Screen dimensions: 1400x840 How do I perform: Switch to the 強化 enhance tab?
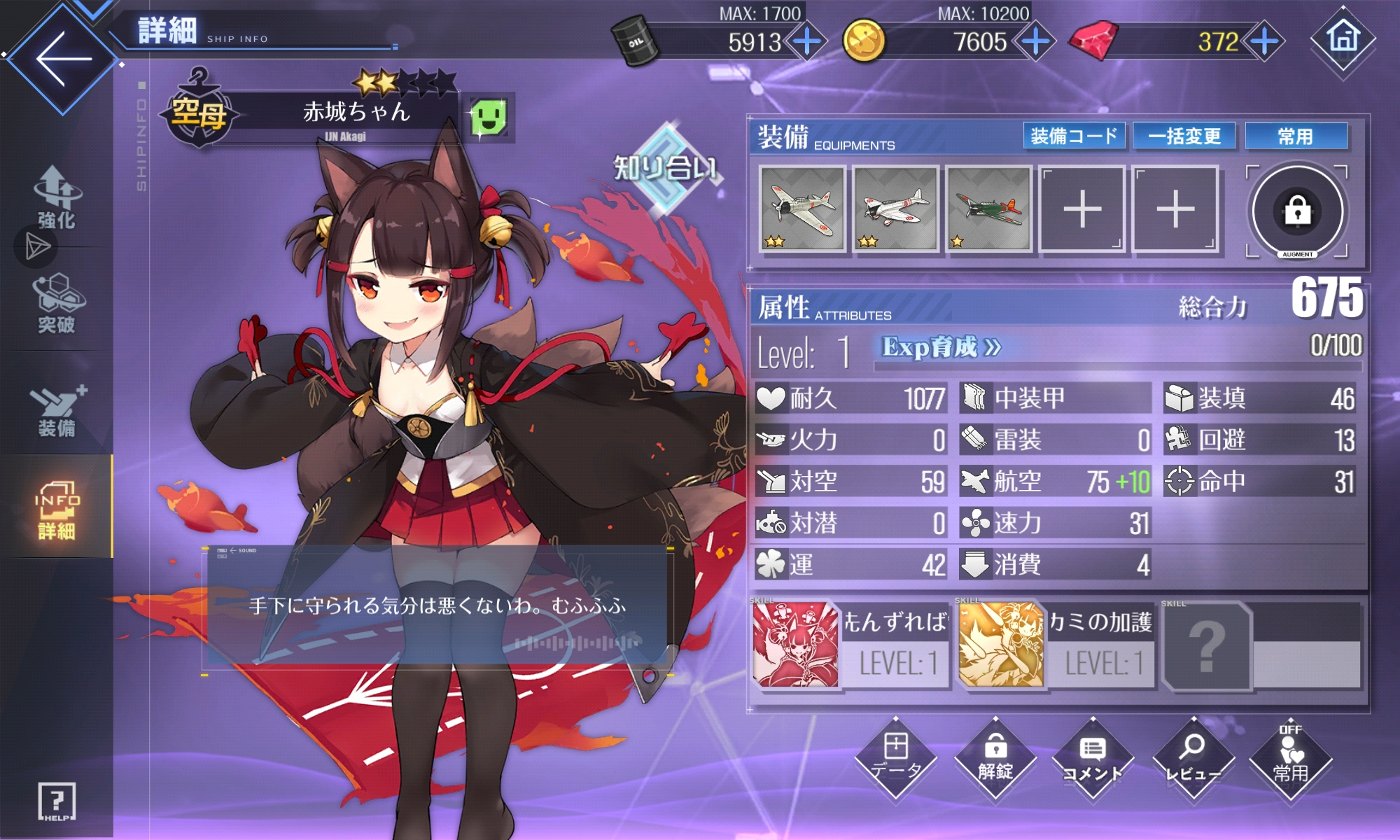[56, 199]
